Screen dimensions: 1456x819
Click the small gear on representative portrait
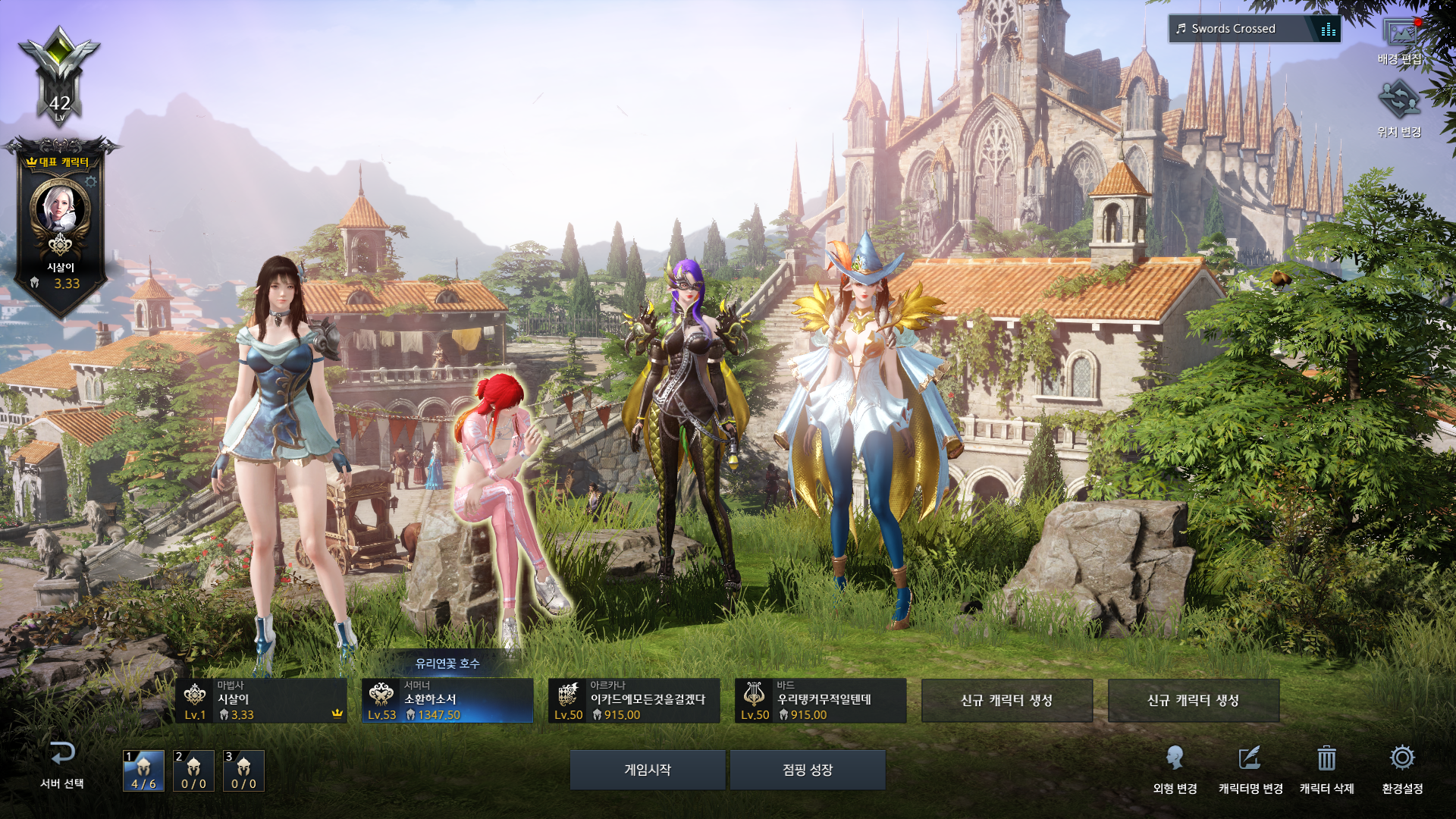(x=91, y=181)
